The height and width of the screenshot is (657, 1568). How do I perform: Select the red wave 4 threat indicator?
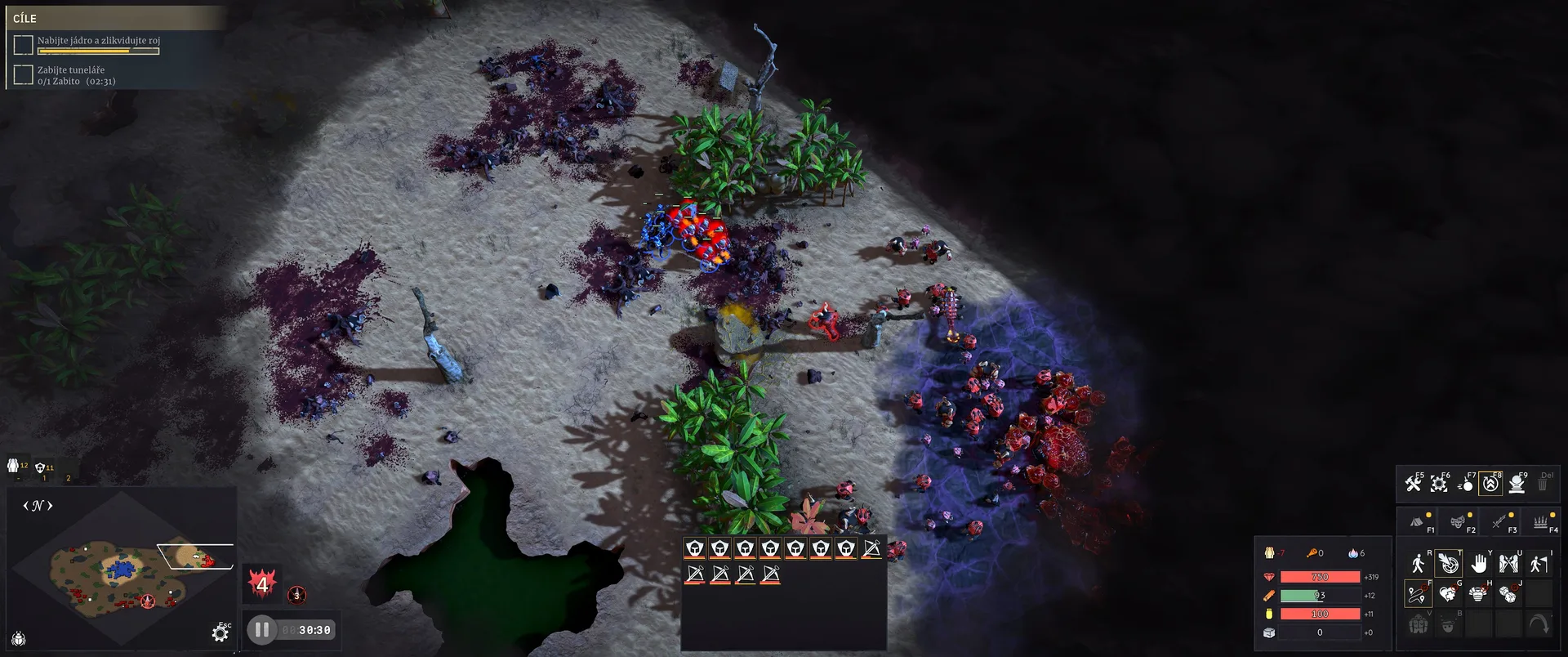coord(262,584)
